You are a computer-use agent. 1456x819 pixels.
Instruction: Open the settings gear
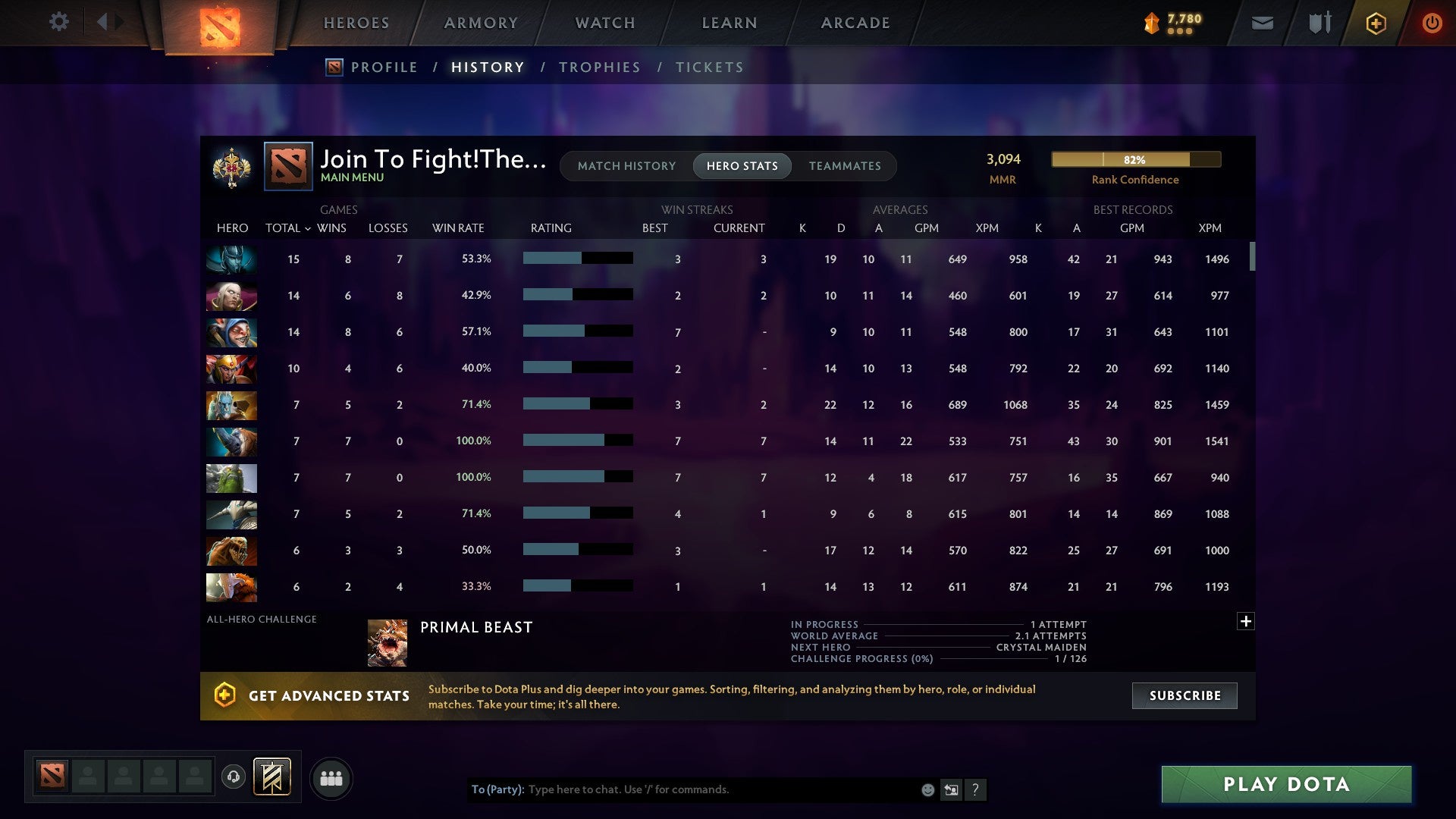tap(59, 22)
